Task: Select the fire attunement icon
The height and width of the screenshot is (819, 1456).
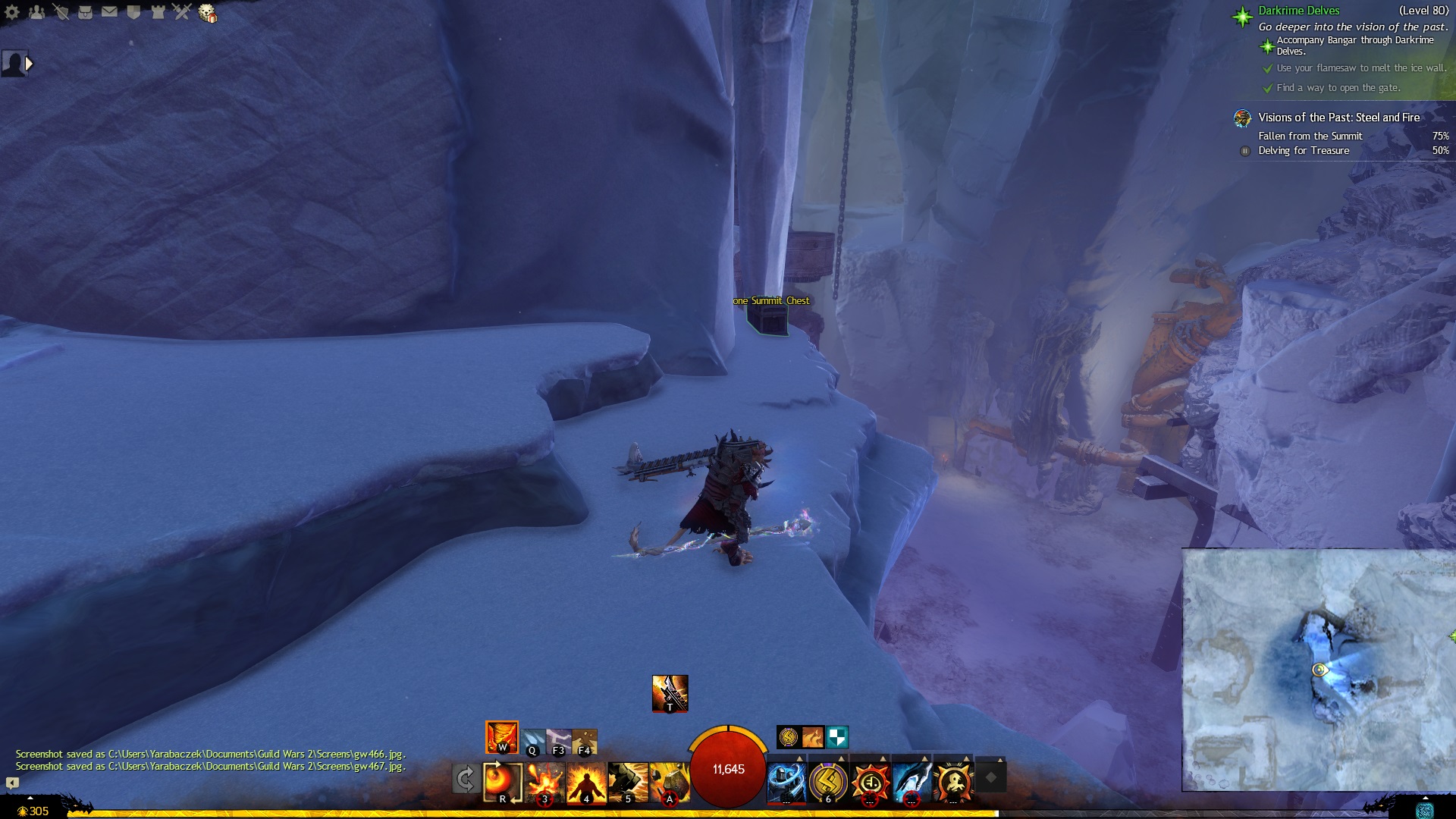Action: click(x=502, y=737)
